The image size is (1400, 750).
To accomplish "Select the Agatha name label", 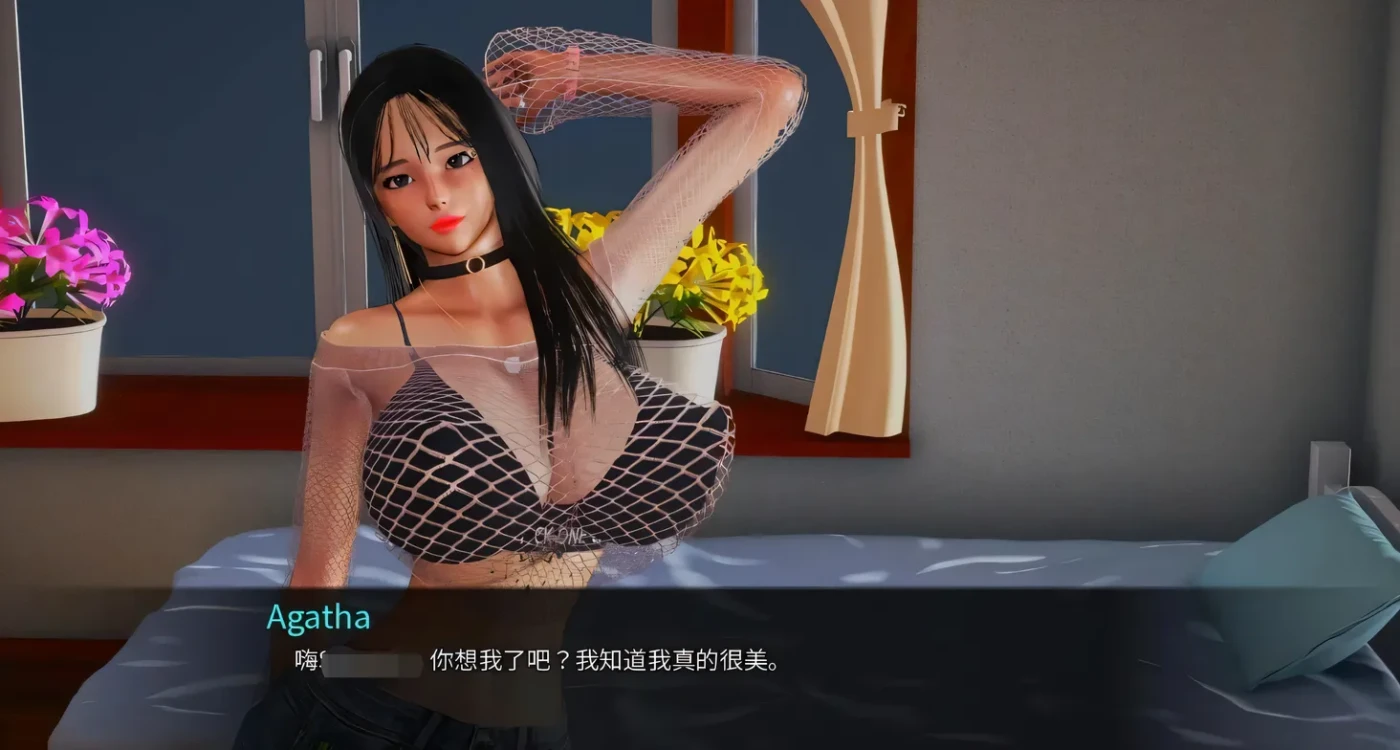I will [x=318, y=617].
